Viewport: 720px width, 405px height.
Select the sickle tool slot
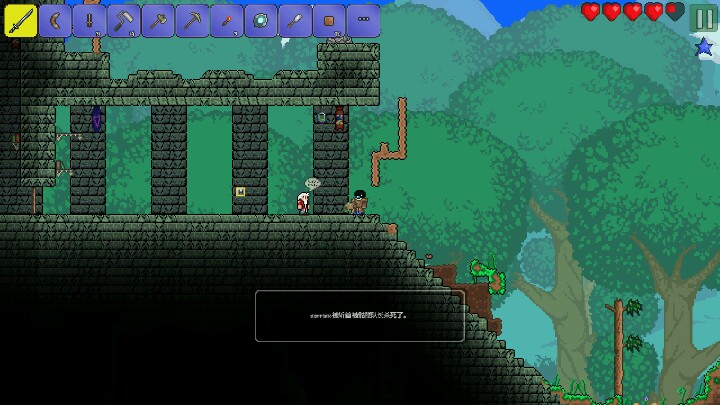(123, 20)
